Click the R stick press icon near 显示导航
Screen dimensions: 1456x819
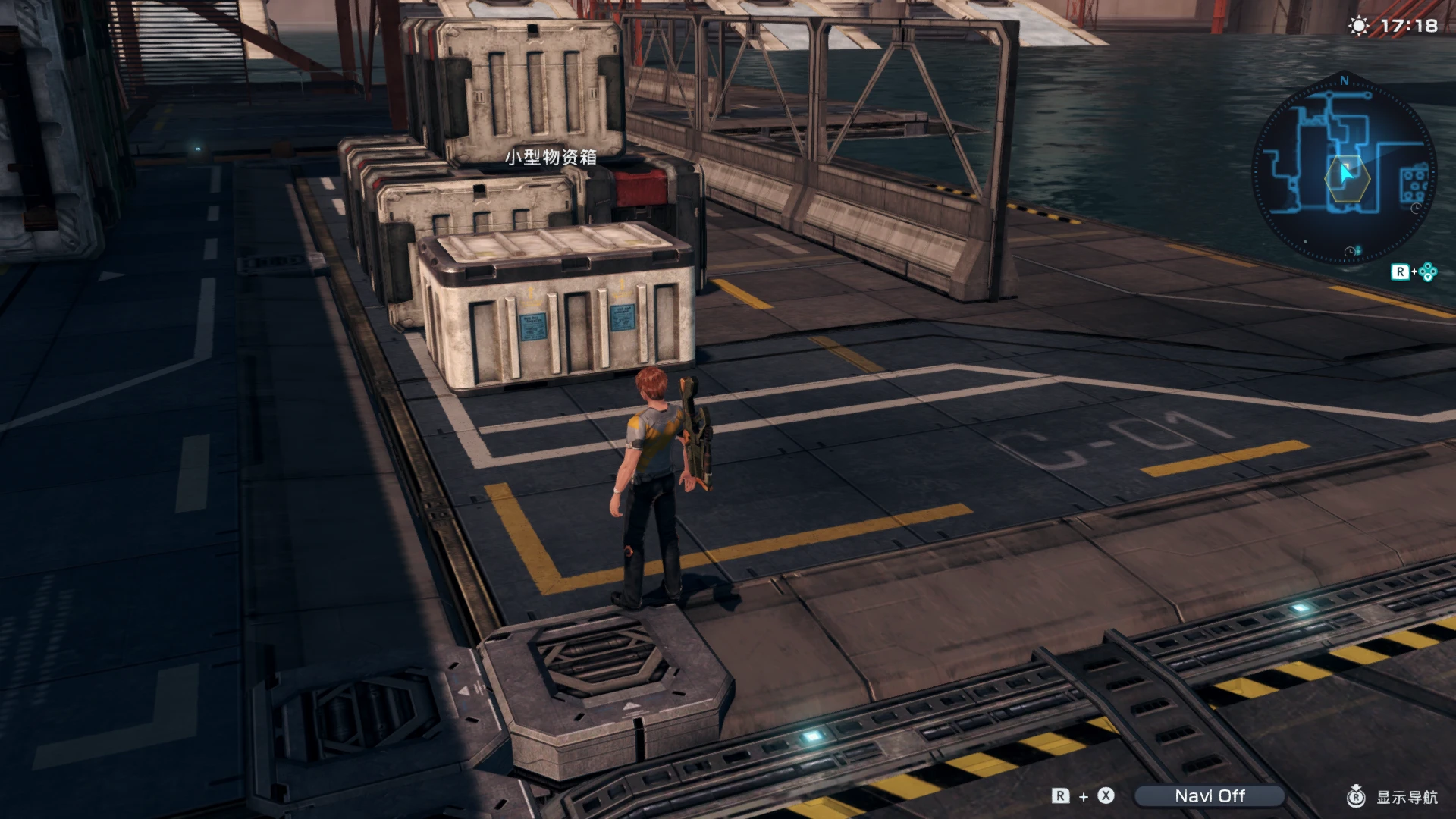pos(1357,796)
